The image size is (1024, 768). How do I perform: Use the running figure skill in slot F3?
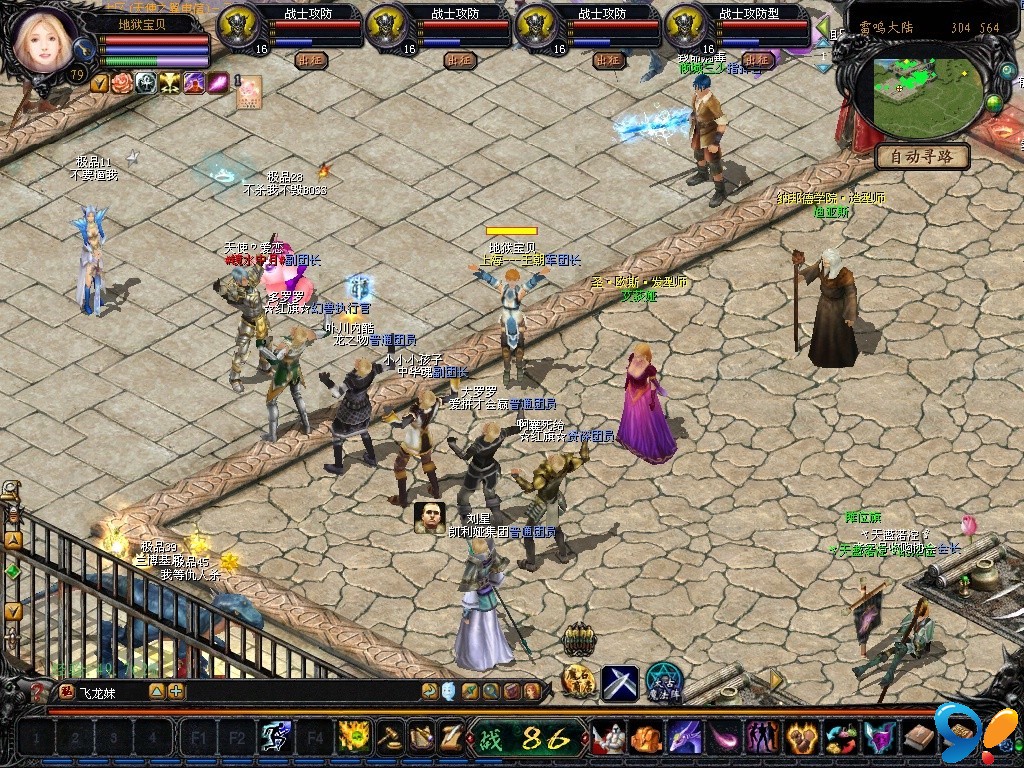(274, 739)
